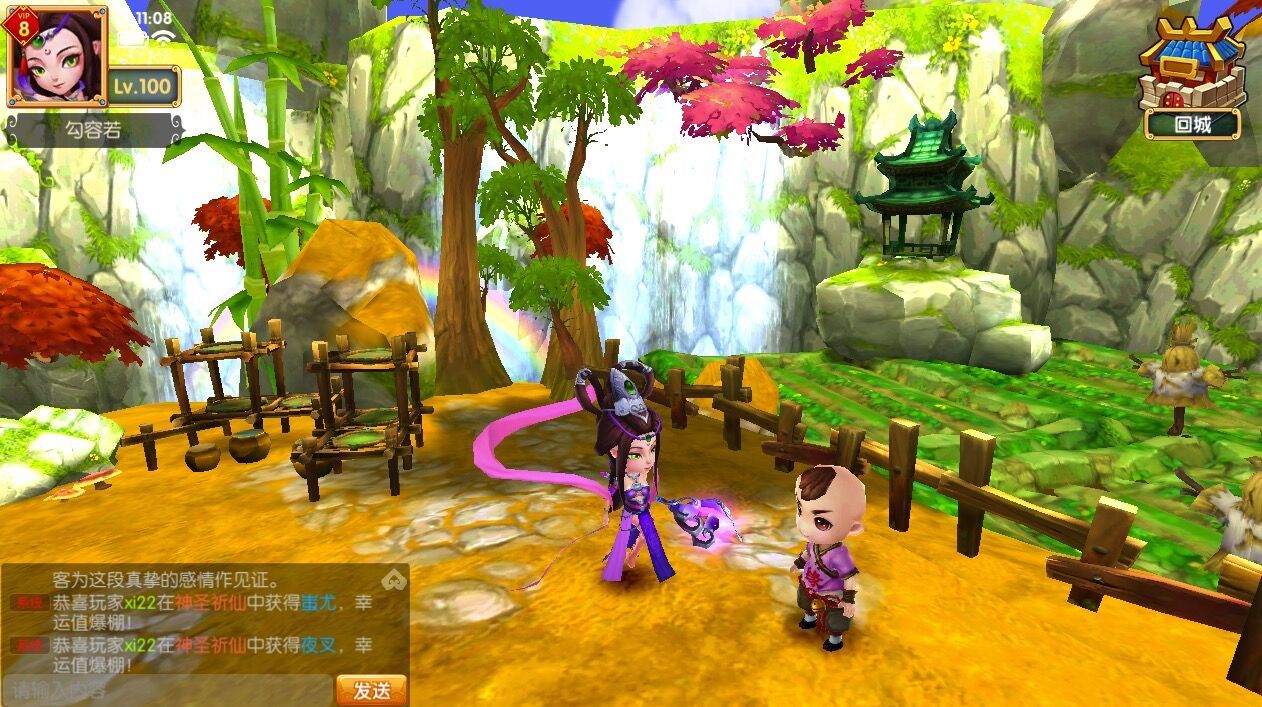Image resolution: width=1262 pixels, height=707 pixels.
Task: Open the player portrait of 勾容若
Action: [x=62, y=60]
